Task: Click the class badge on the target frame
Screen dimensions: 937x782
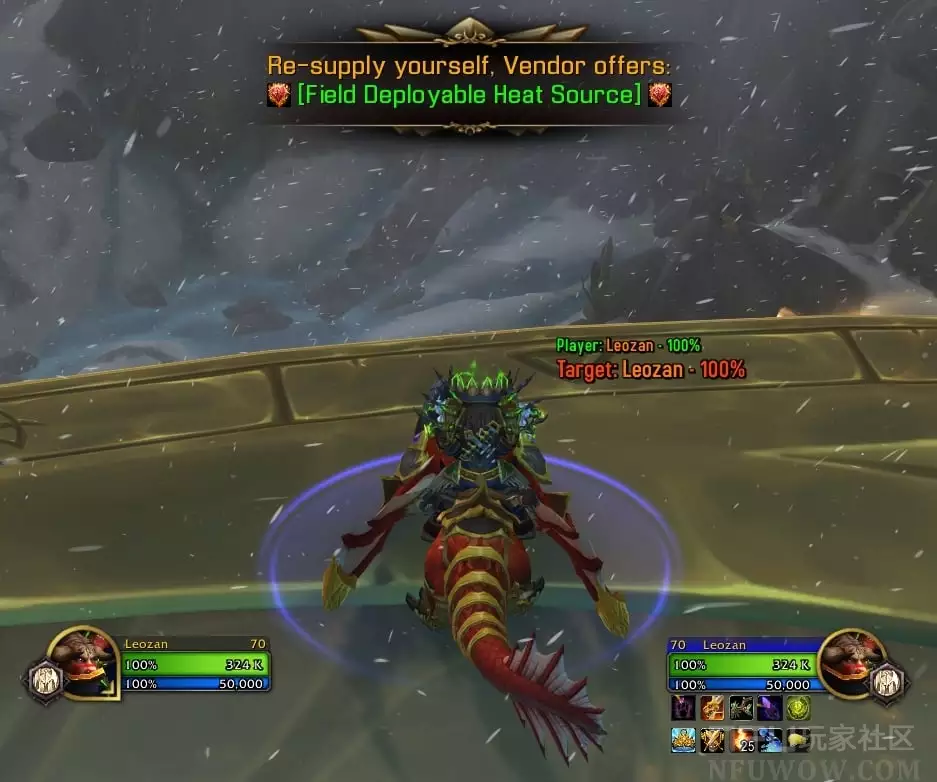Action: coord(891,681)
